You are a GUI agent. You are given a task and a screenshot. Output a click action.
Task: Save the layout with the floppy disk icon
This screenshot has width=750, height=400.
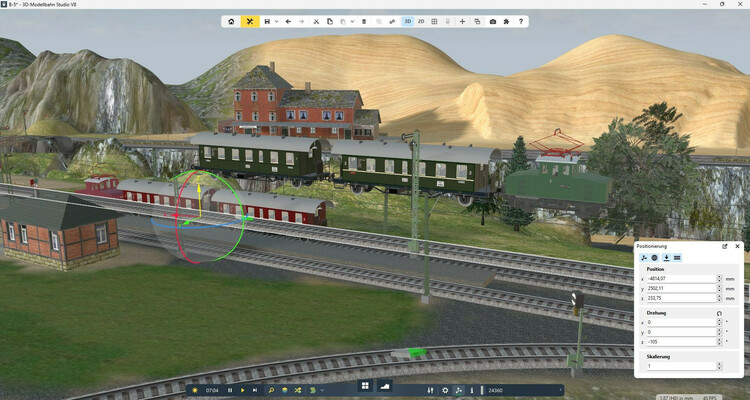coord(266,21)
